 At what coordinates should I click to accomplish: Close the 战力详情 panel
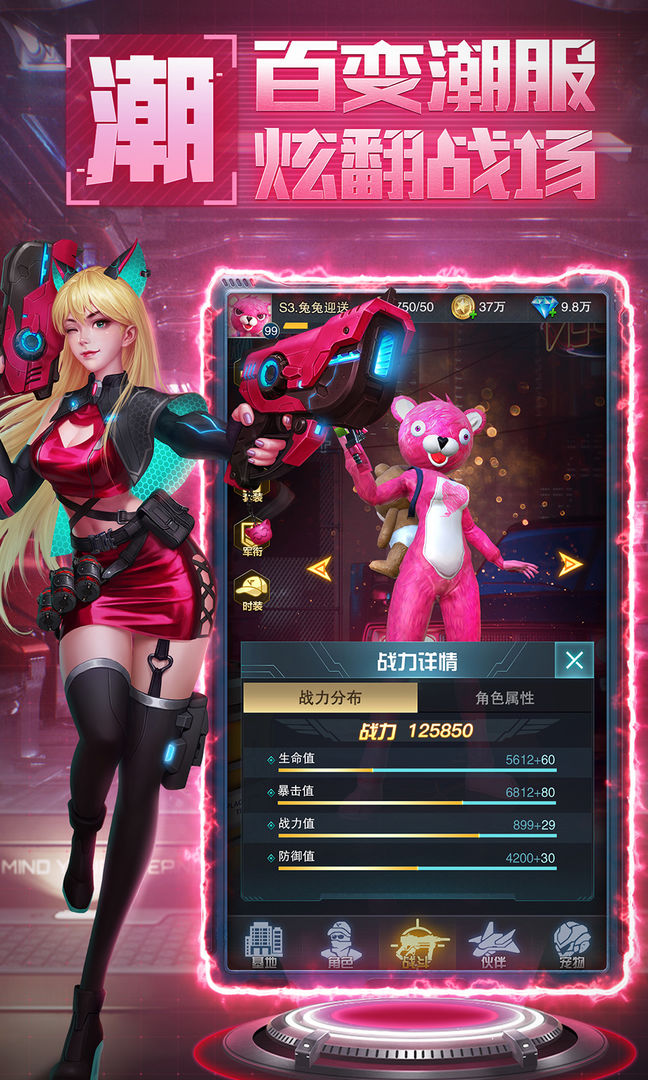point(574,660)
